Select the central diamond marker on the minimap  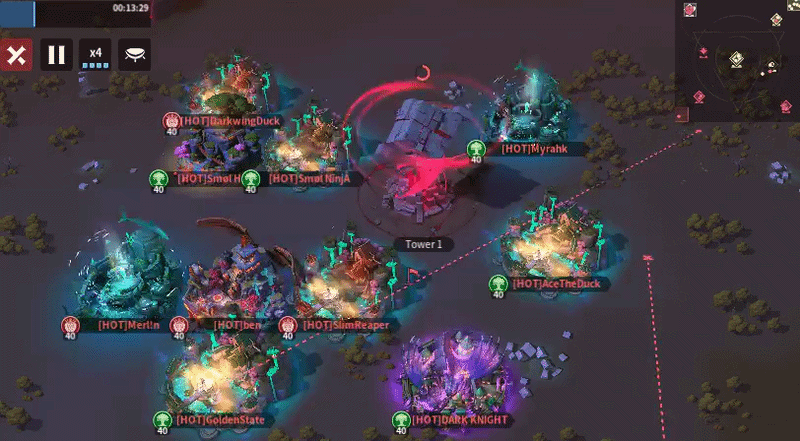click(x=736, y=59)
